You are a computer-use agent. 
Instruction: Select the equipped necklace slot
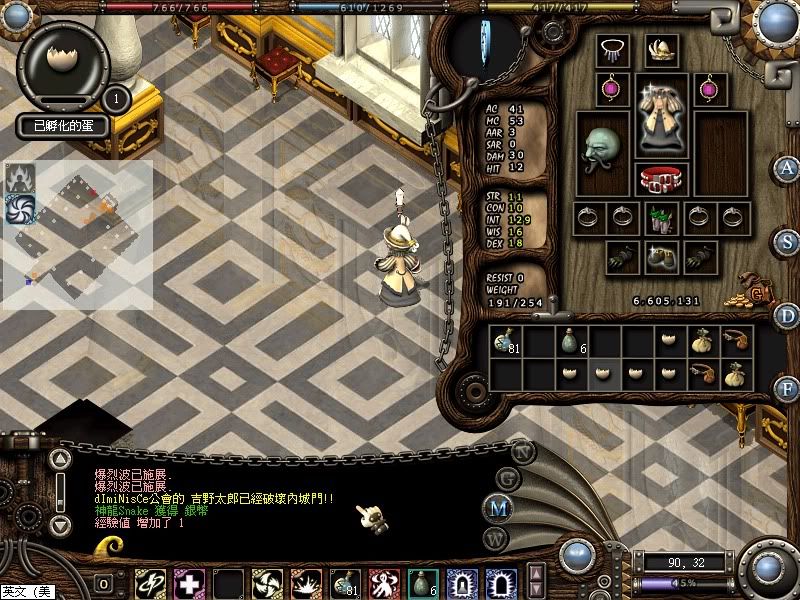point(611,50)
